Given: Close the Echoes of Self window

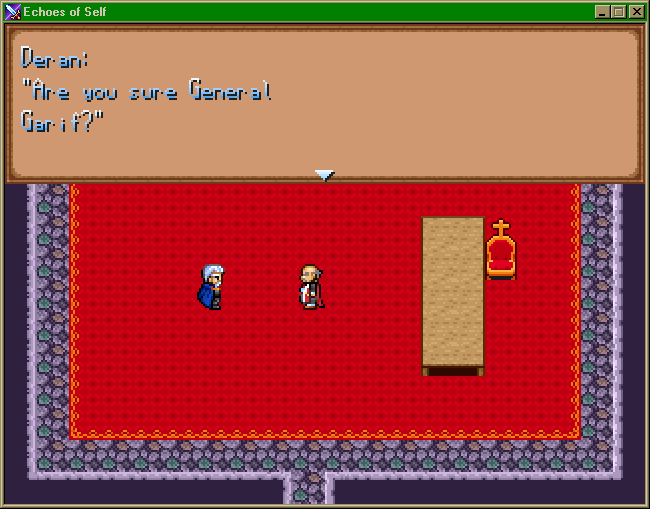Looking at the screenshot, I should pos(636,12).
